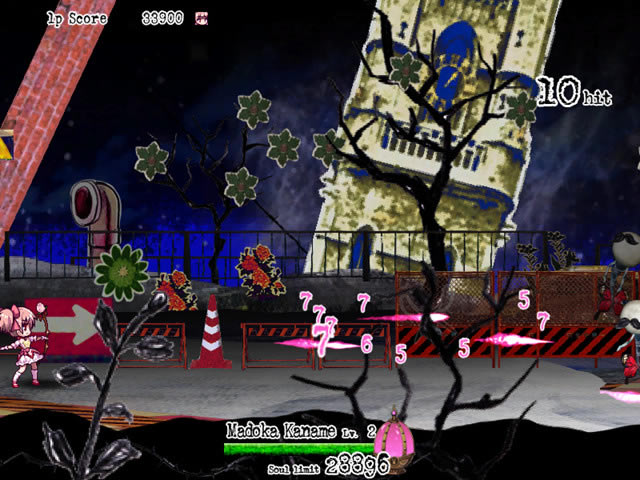Click the small character lives icon beside score
The image size is (640, 480).
202,18
